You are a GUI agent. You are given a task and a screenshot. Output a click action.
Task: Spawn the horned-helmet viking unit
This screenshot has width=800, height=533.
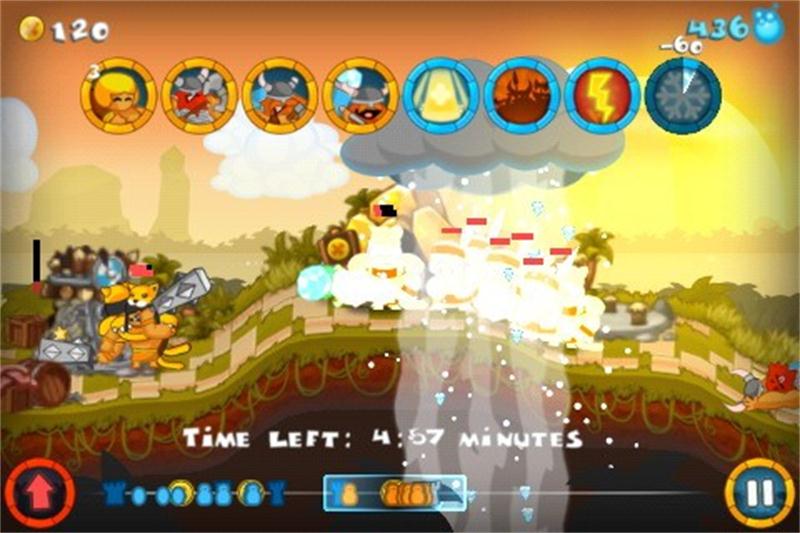coord(280,96)
